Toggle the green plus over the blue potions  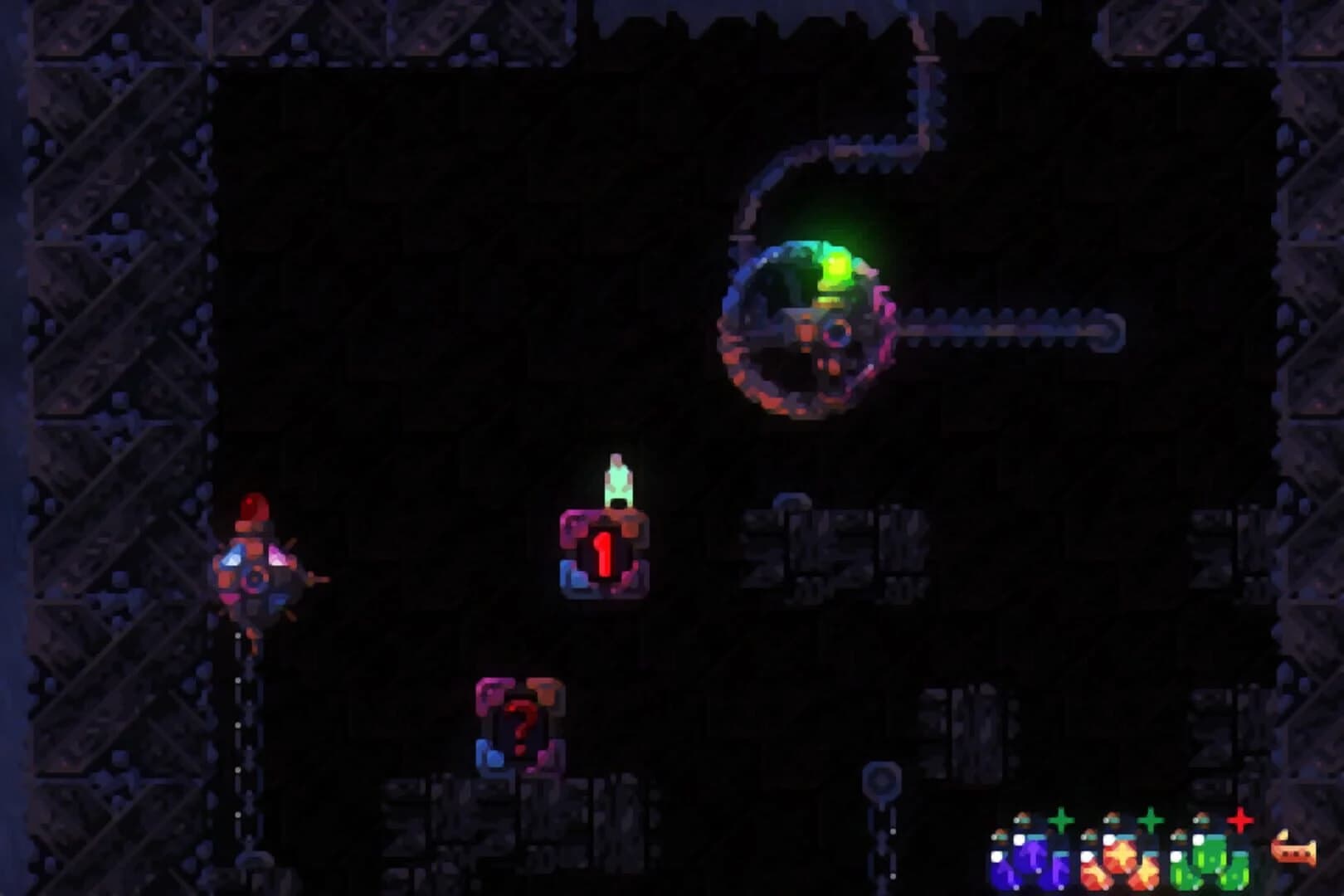tap(1061, 821)
